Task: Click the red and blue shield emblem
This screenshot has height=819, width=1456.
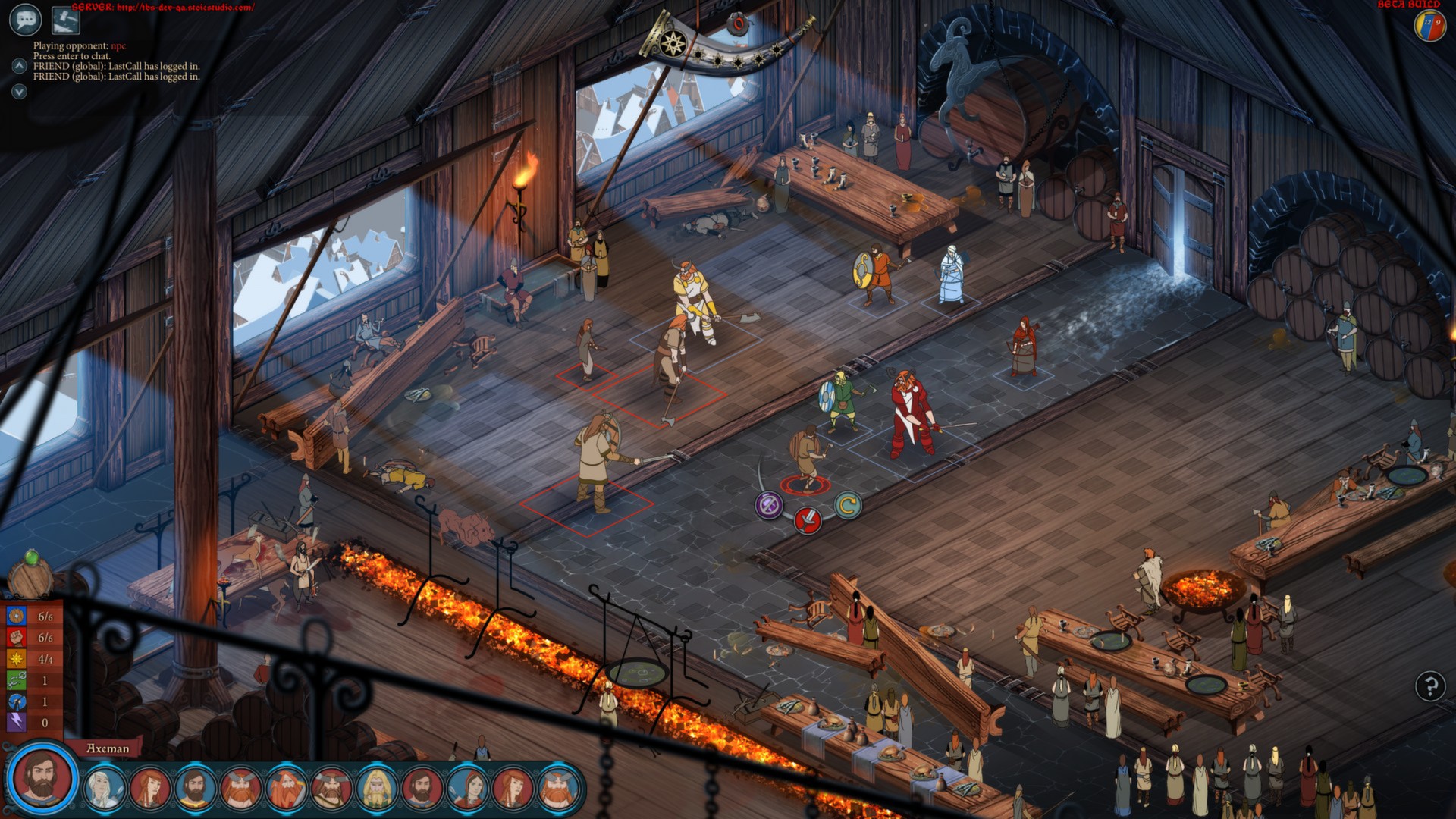Action: tap(1429, 25)
